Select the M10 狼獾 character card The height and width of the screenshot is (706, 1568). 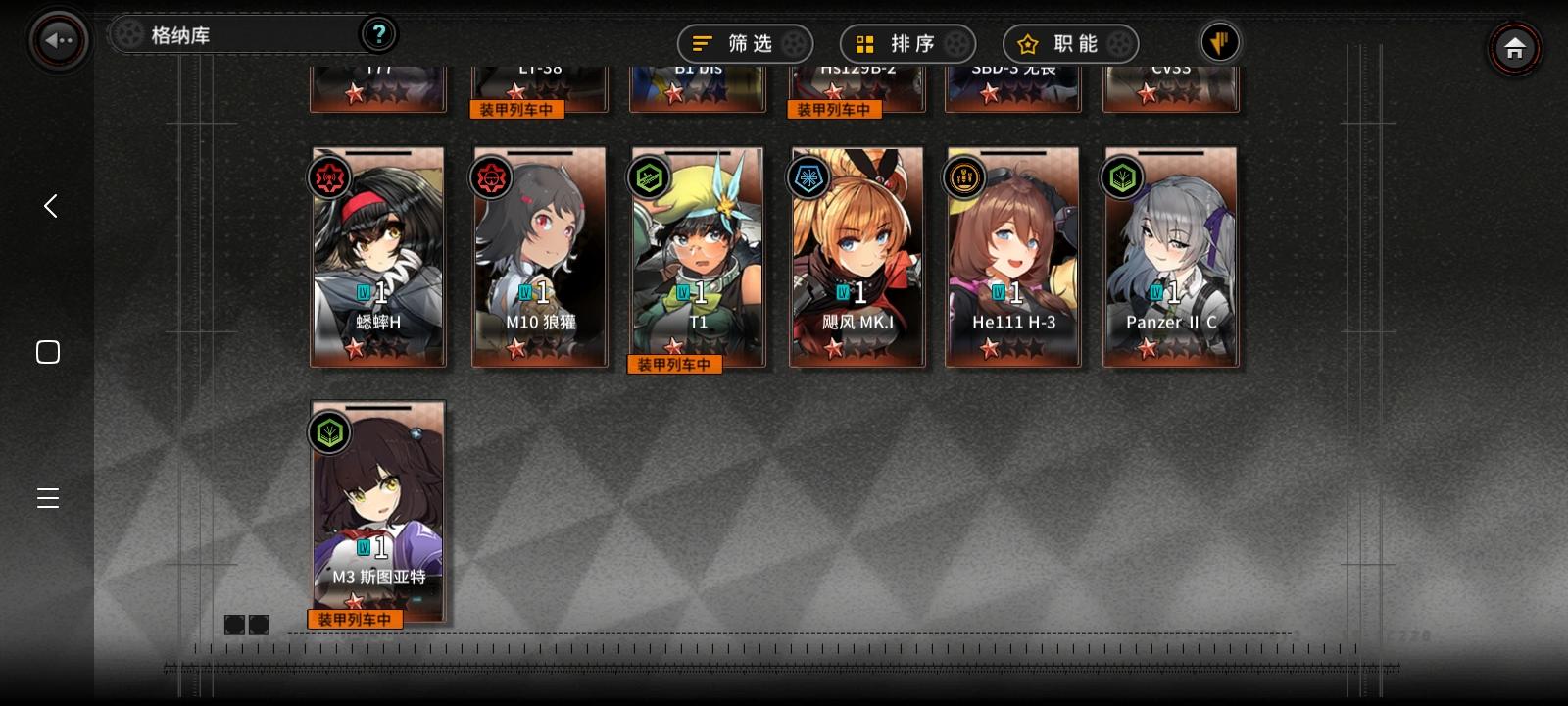click(539, 257)
